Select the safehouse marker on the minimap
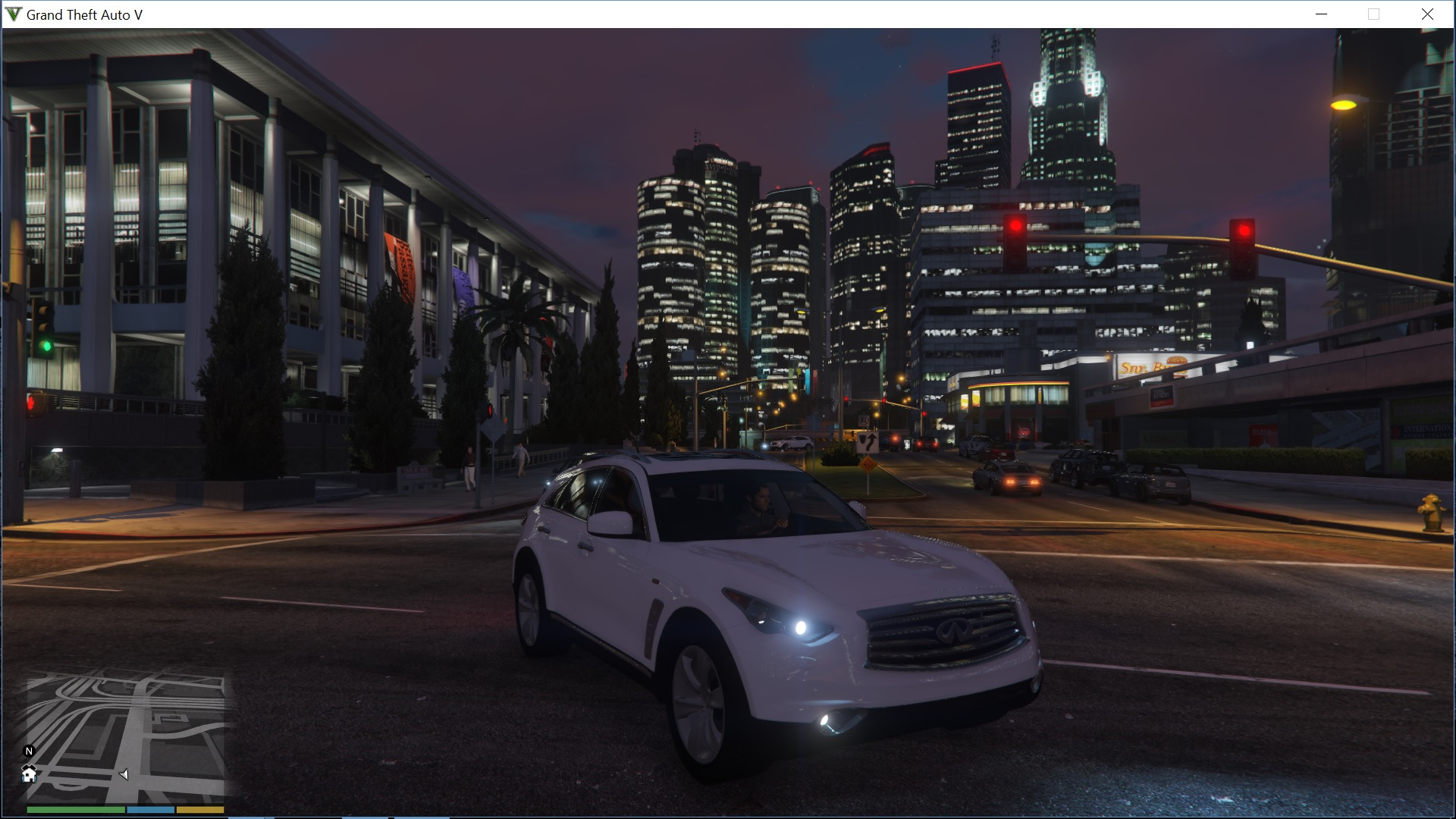 (29, 774)
